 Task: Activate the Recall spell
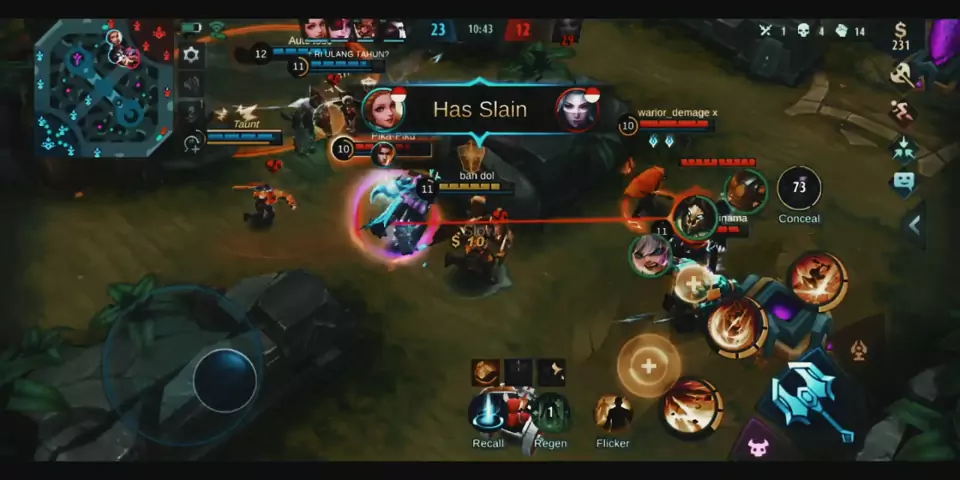click(x=488, y=411)
